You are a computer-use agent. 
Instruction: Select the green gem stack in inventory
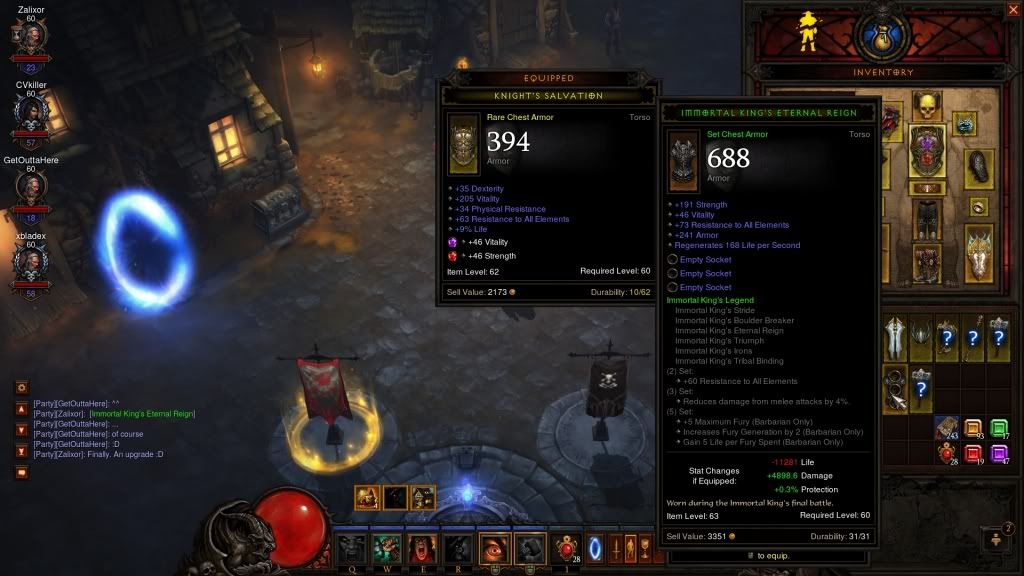pos(998,428)
